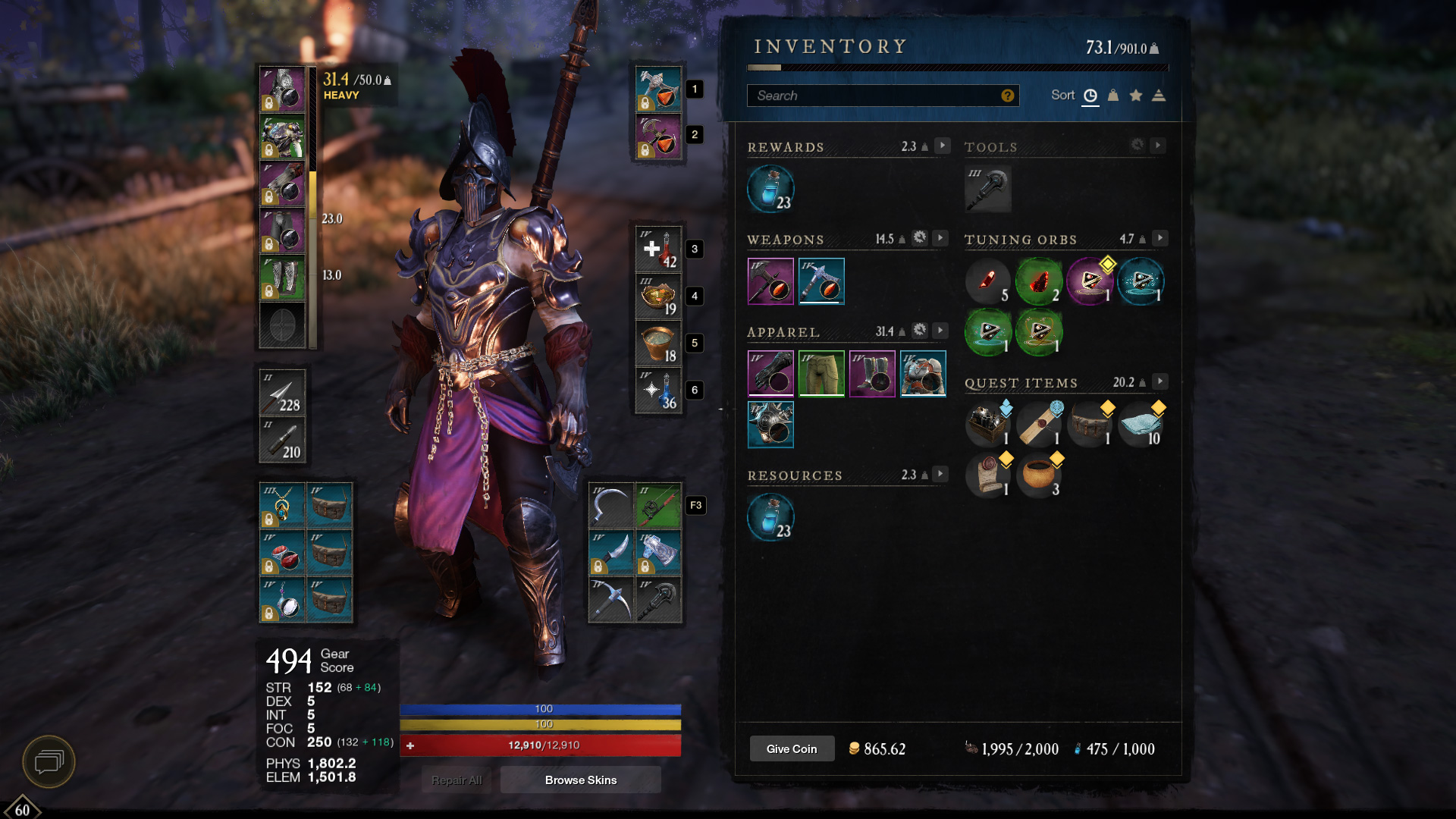Image resolution: width=1456 pixels, height=819 pixels.
Task: Select the green pants in Apparel
Action: [x=821, y=373]
